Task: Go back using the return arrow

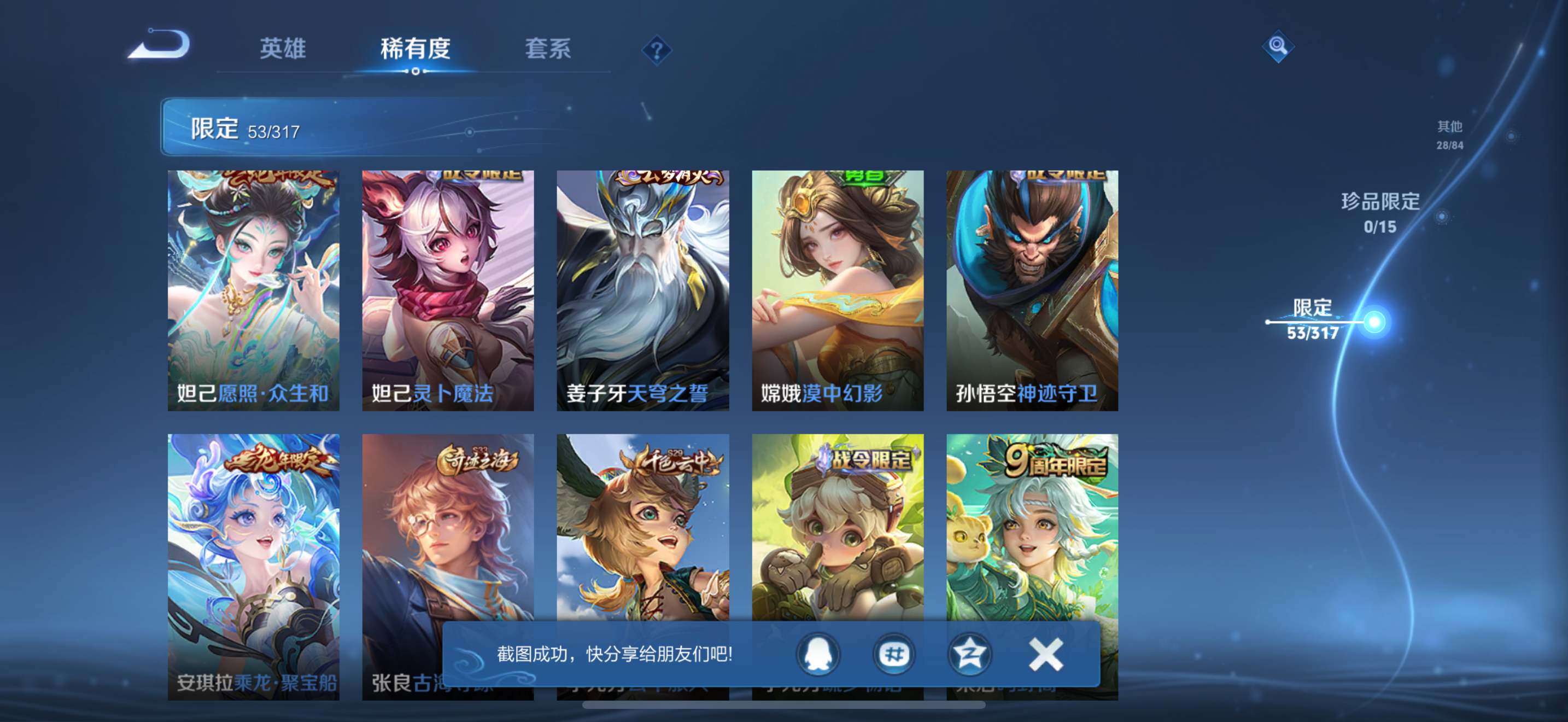Action: (x=160, y=45)
